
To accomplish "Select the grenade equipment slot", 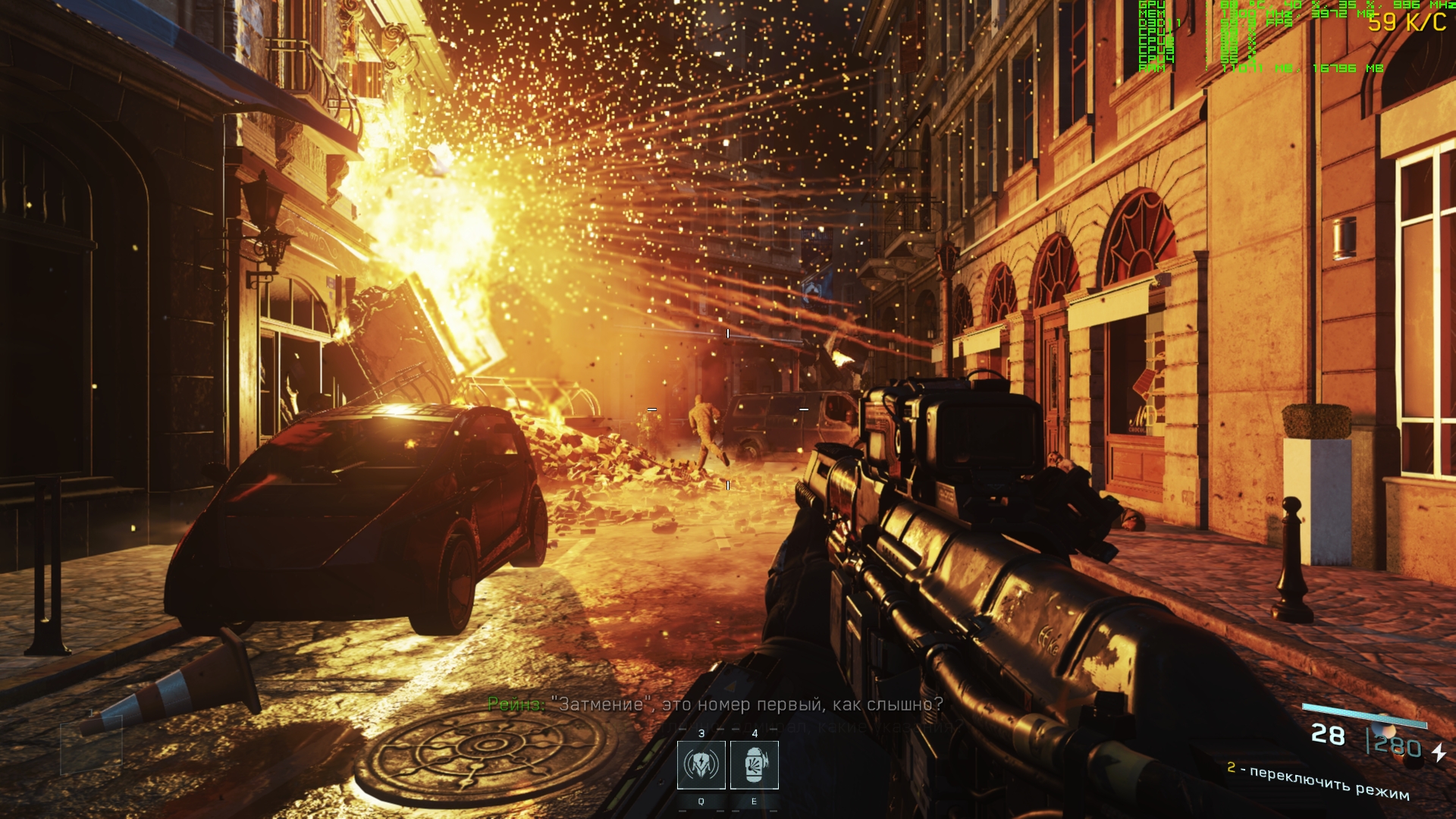I will [754, 765].
